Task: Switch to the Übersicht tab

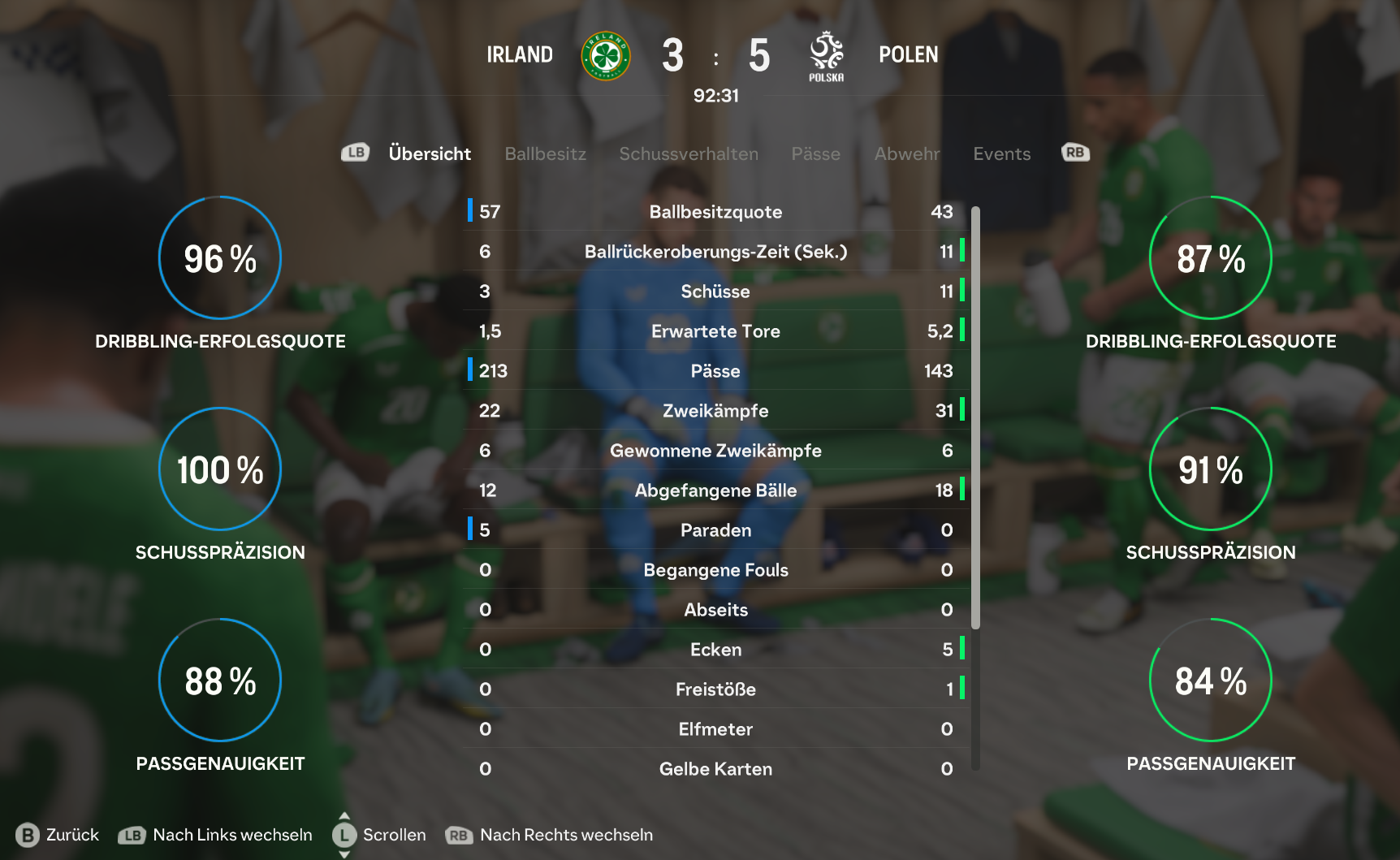Action: tap(429, 153)
